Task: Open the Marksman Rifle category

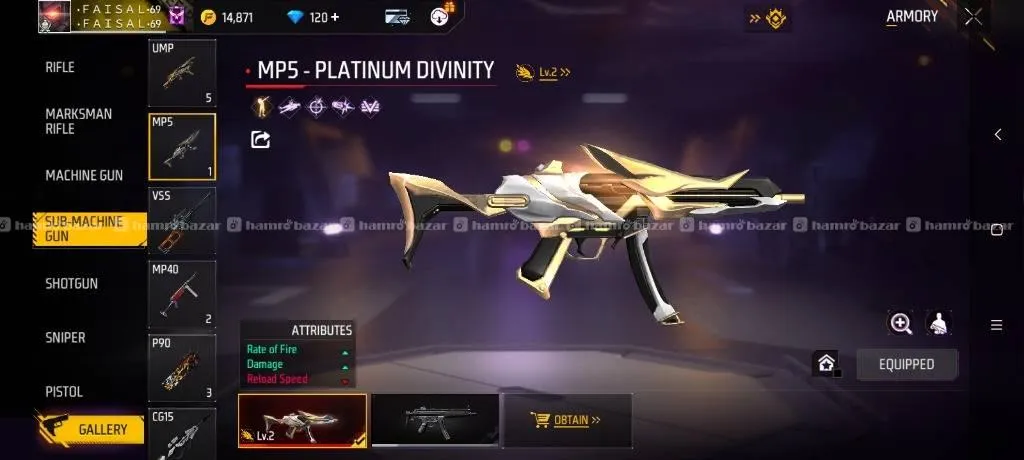Action: tap(79, 121)
